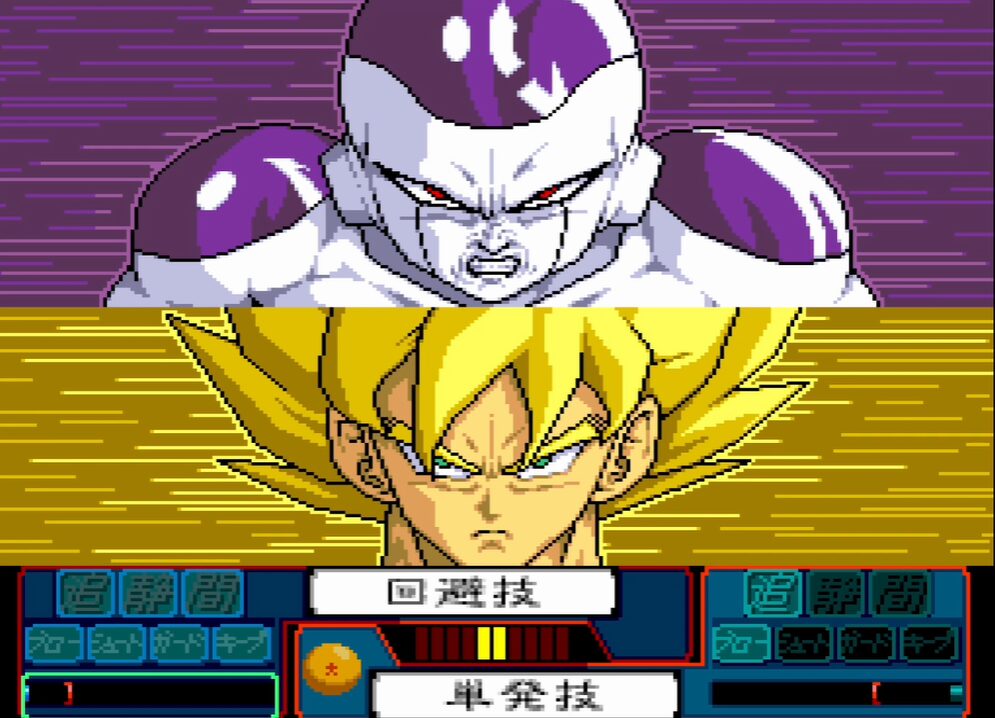Click the orange one-star Dragon Ball icon
The height and width of the screenshot is (718, 995).
[x=332, y=667]
